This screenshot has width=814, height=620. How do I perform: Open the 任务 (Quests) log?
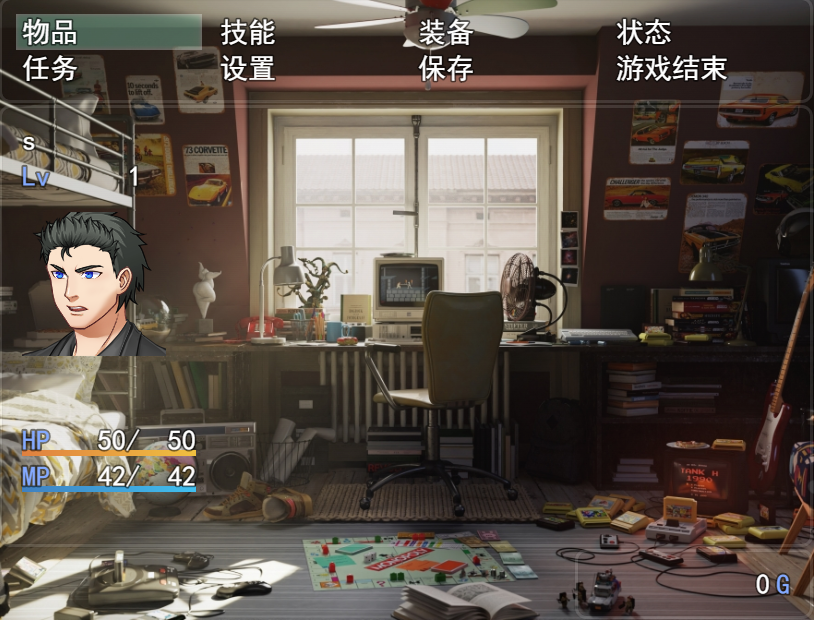click(50, 68)
